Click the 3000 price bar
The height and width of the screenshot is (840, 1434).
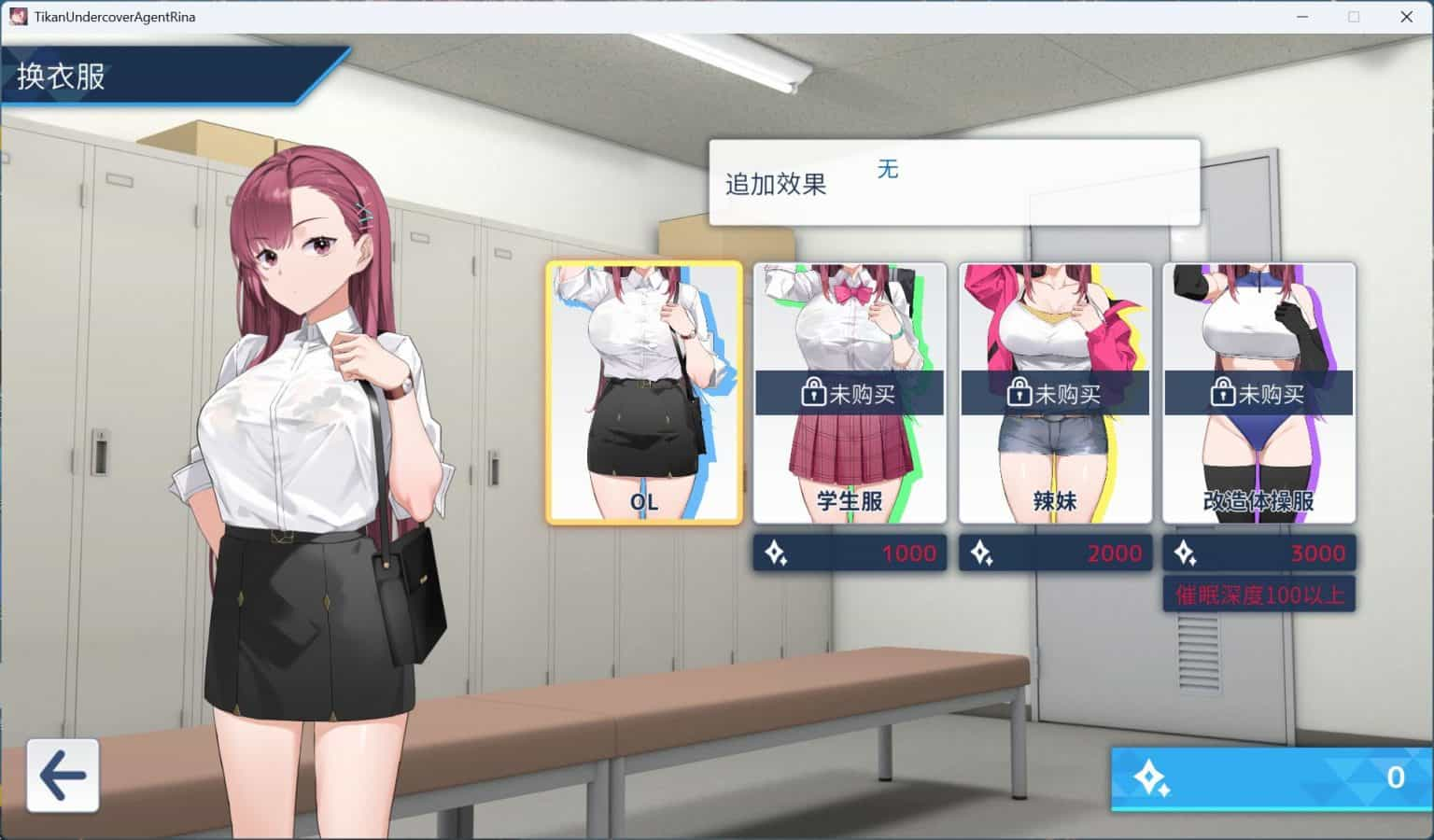[1258, 553]
